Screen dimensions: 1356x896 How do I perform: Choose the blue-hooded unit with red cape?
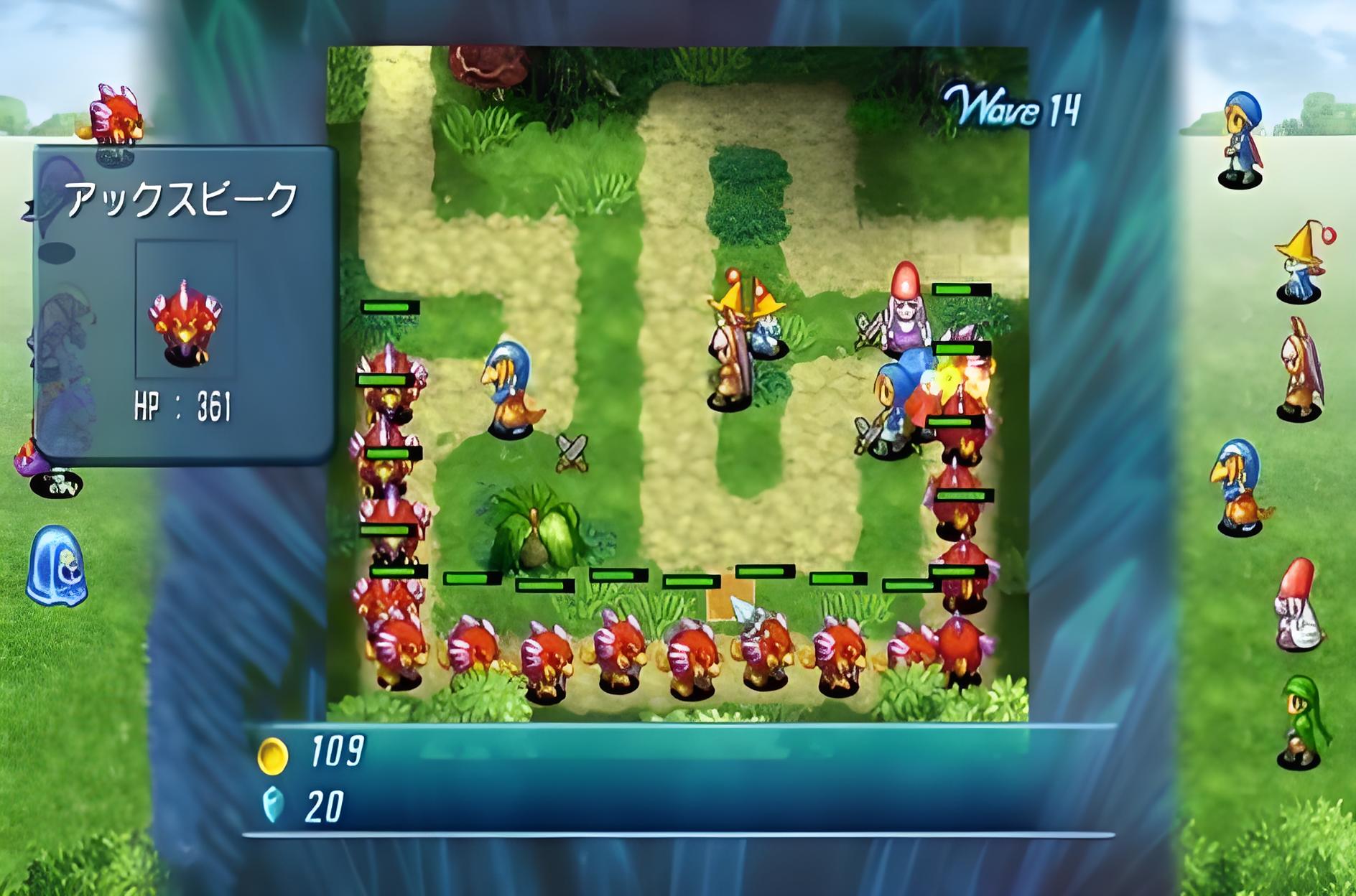click(x=1243, y=141)
